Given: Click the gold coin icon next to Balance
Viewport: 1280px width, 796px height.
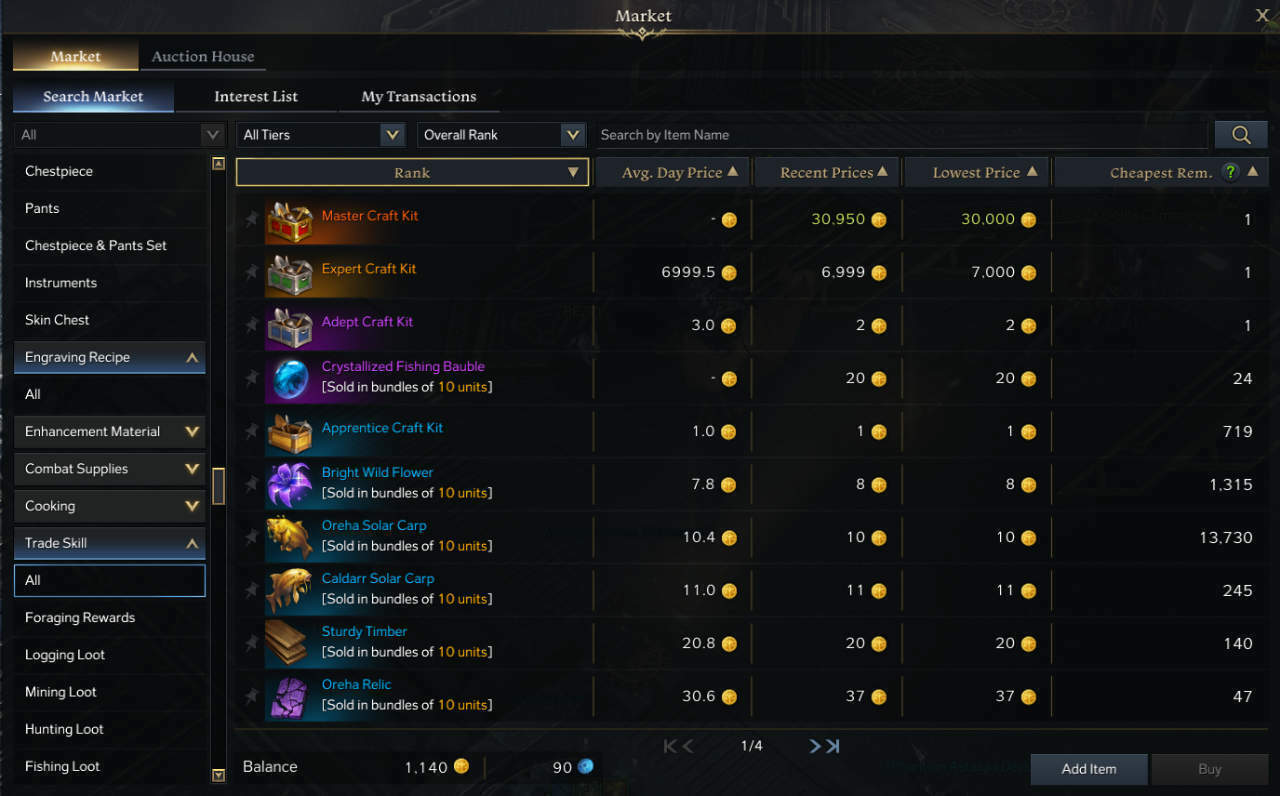Looking at the screenshot, I should coord(461,766).
